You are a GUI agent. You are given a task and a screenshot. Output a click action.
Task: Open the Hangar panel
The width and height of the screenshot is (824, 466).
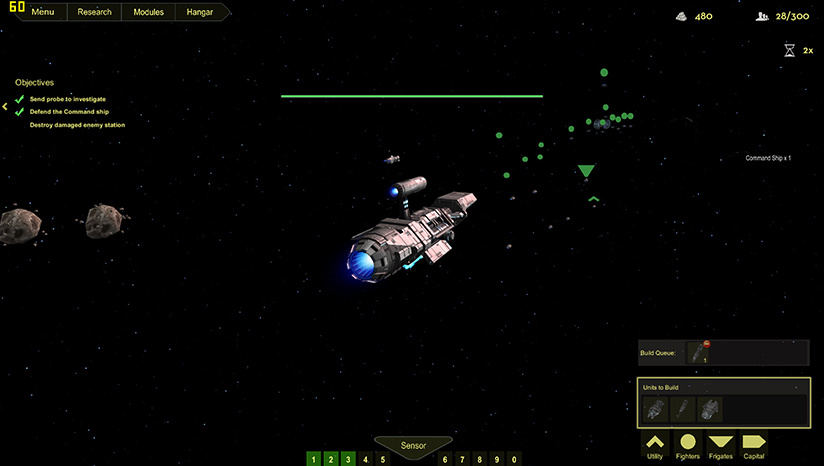[199, 13]
